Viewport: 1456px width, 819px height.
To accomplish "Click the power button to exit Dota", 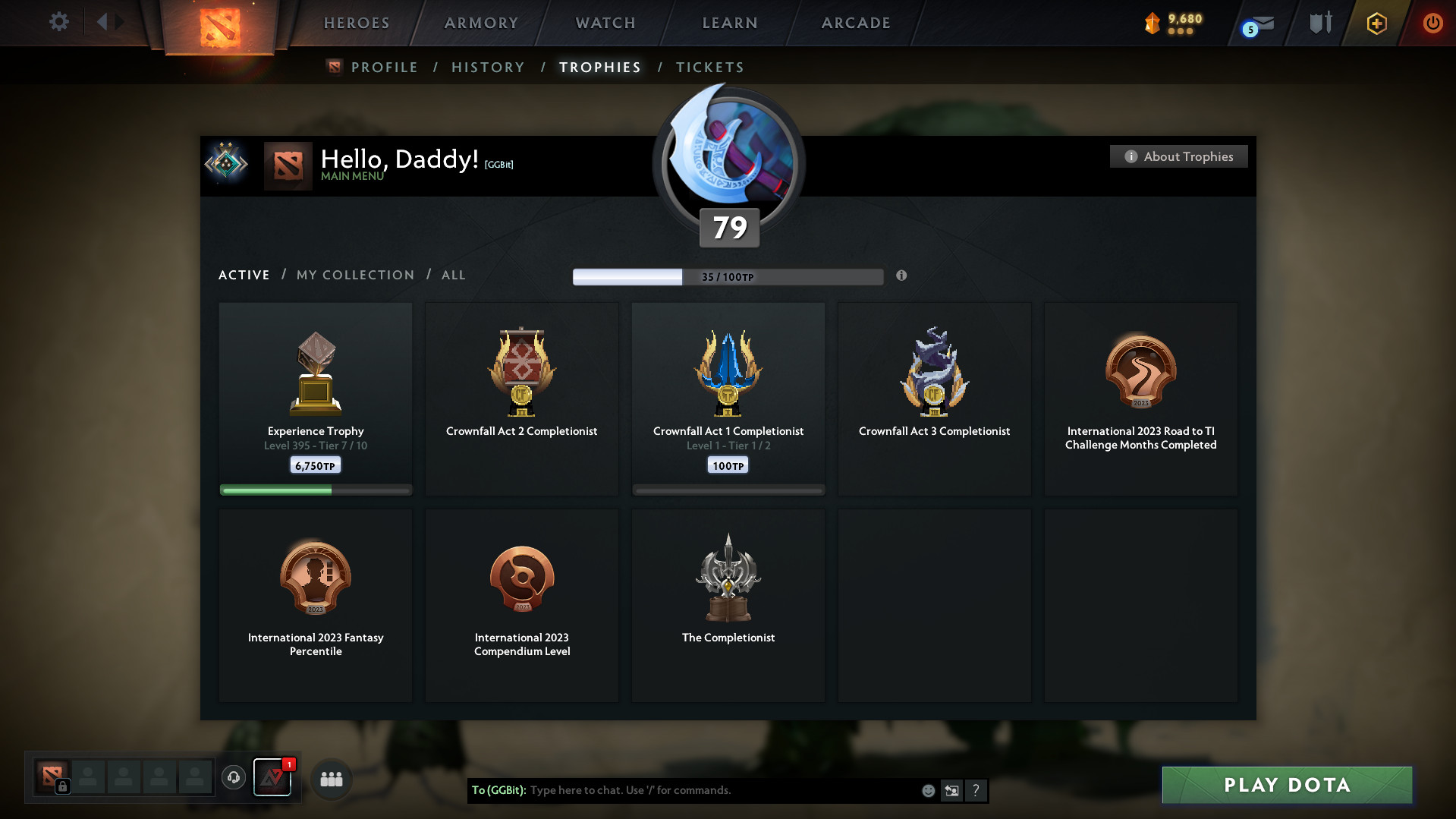I will click(x=1432, y=23).
